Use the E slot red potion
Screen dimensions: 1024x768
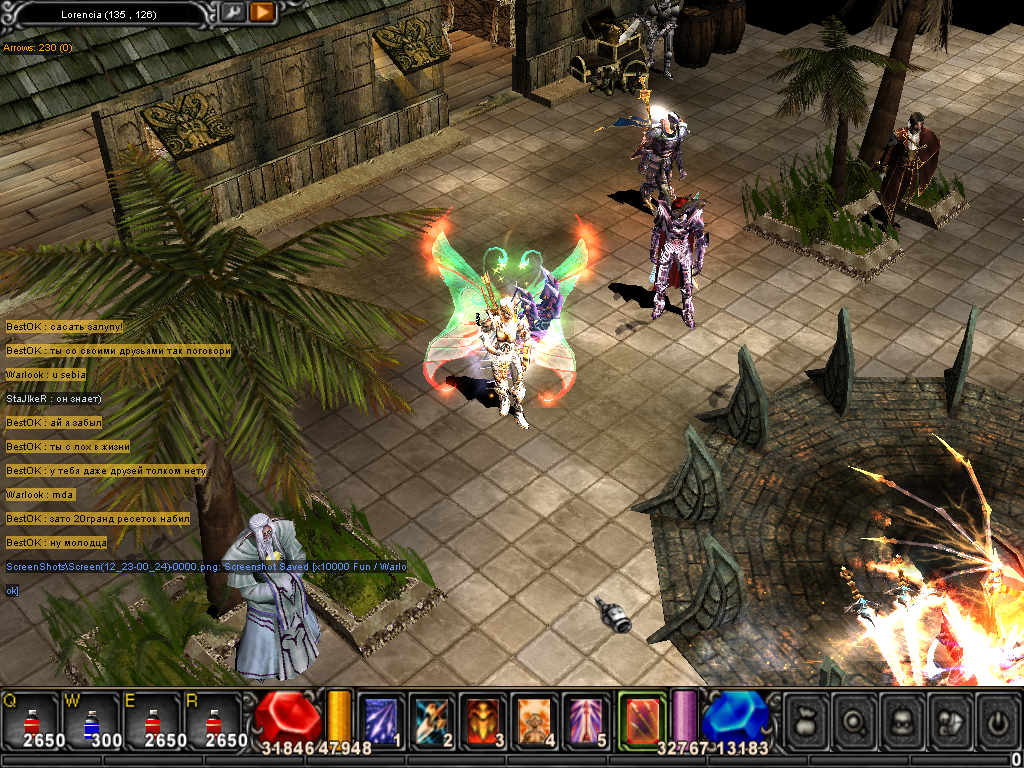tap(152, 719)
